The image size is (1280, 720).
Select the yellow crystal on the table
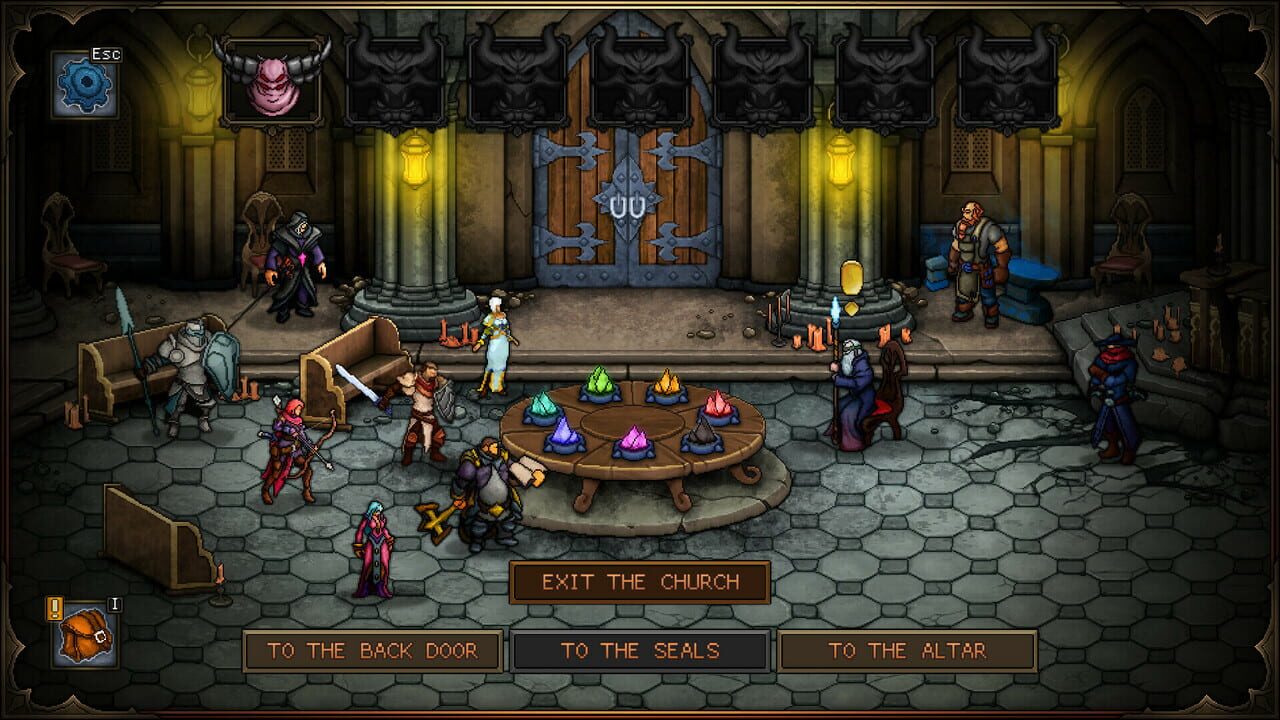click(x=667, y=384)
